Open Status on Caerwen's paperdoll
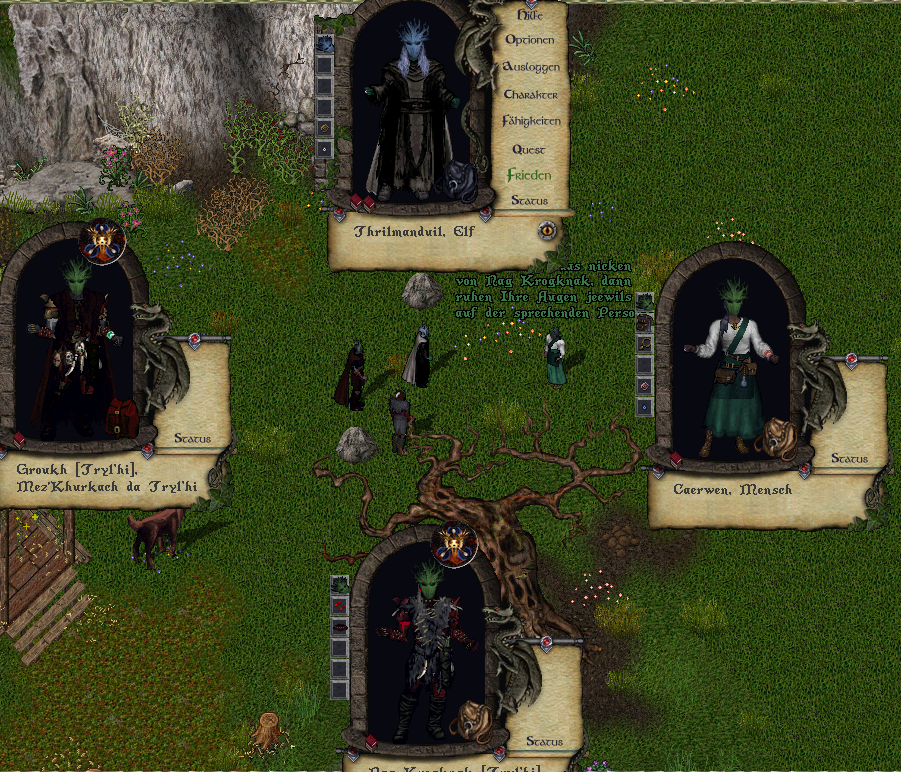Screen dimensions: 901x772 [x=849, y=459]
